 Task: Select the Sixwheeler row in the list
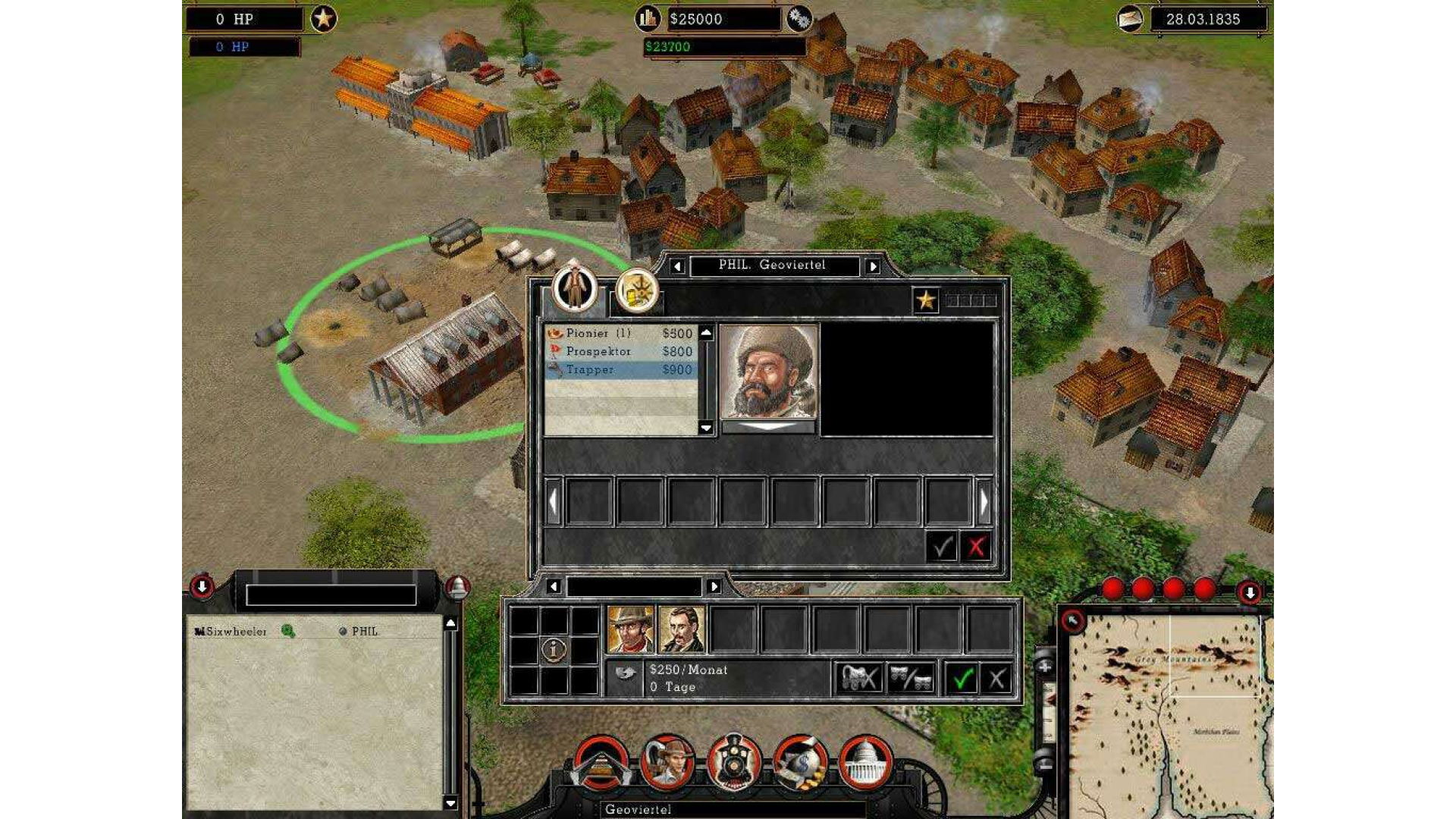pos(237,632)
